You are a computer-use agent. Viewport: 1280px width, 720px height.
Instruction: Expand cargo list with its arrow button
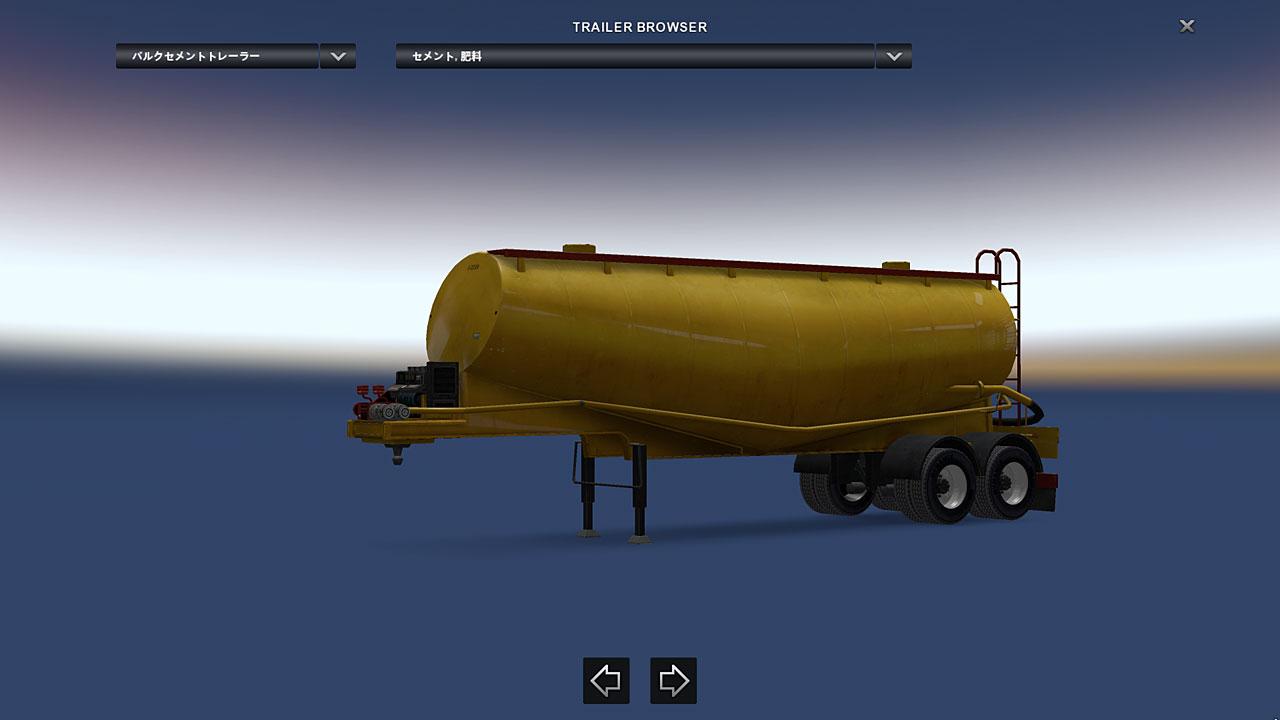tap(893, 56)
